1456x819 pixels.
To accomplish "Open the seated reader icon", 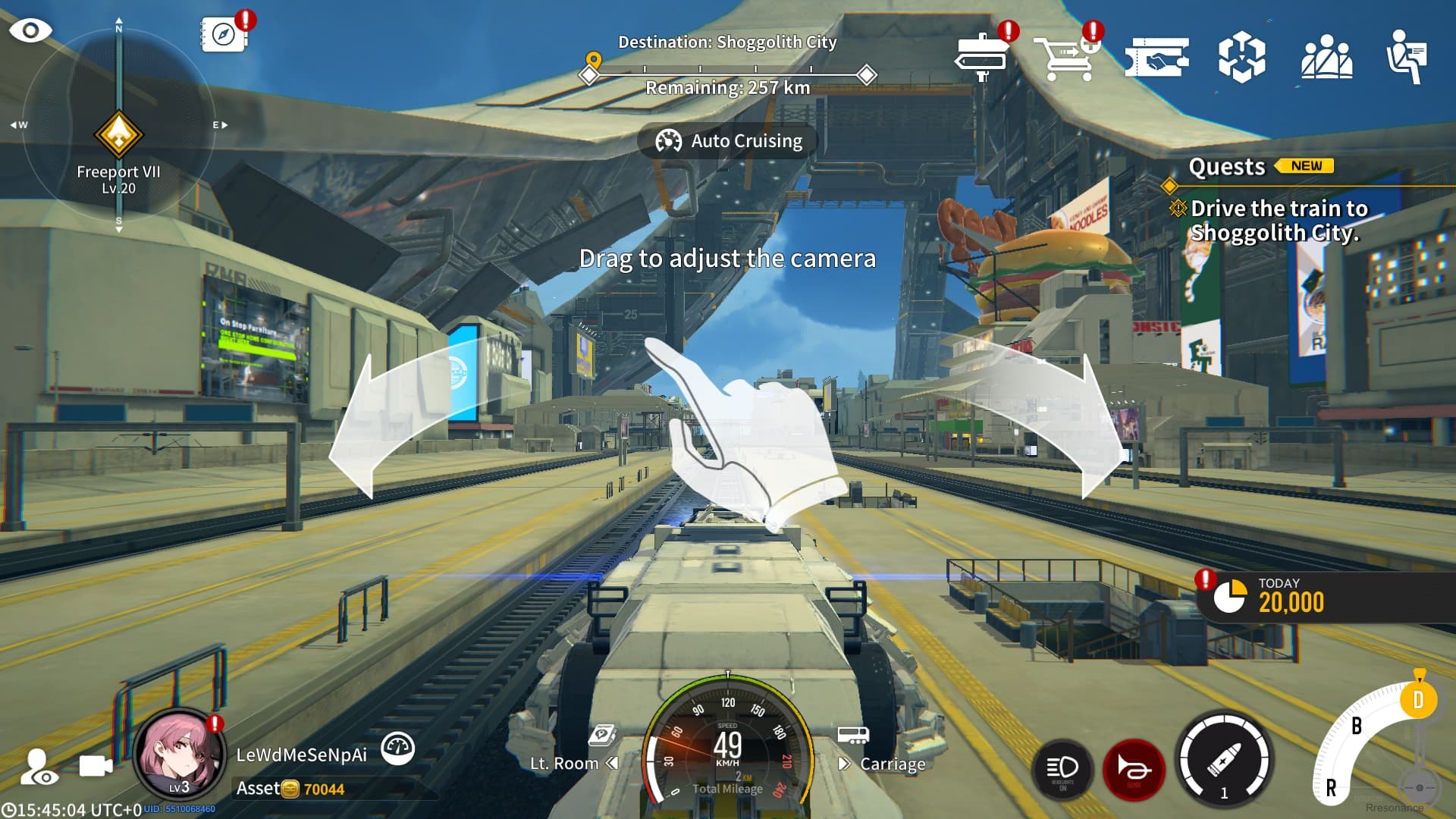I will (x=1407, y=57).
